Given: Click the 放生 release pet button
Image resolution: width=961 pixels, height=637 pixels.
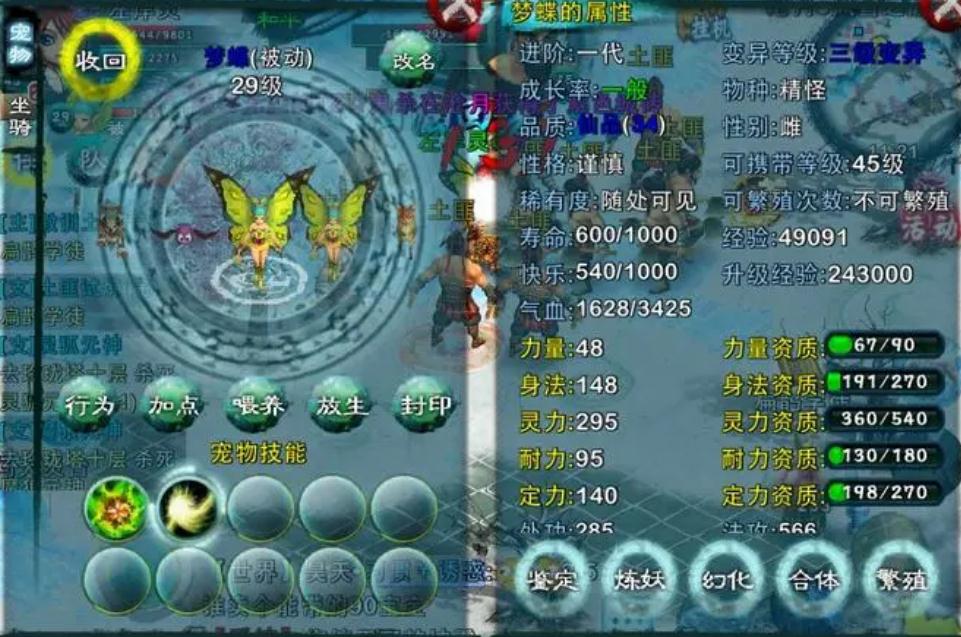Looking at the screenshot, I should click(x=341, y=406).
